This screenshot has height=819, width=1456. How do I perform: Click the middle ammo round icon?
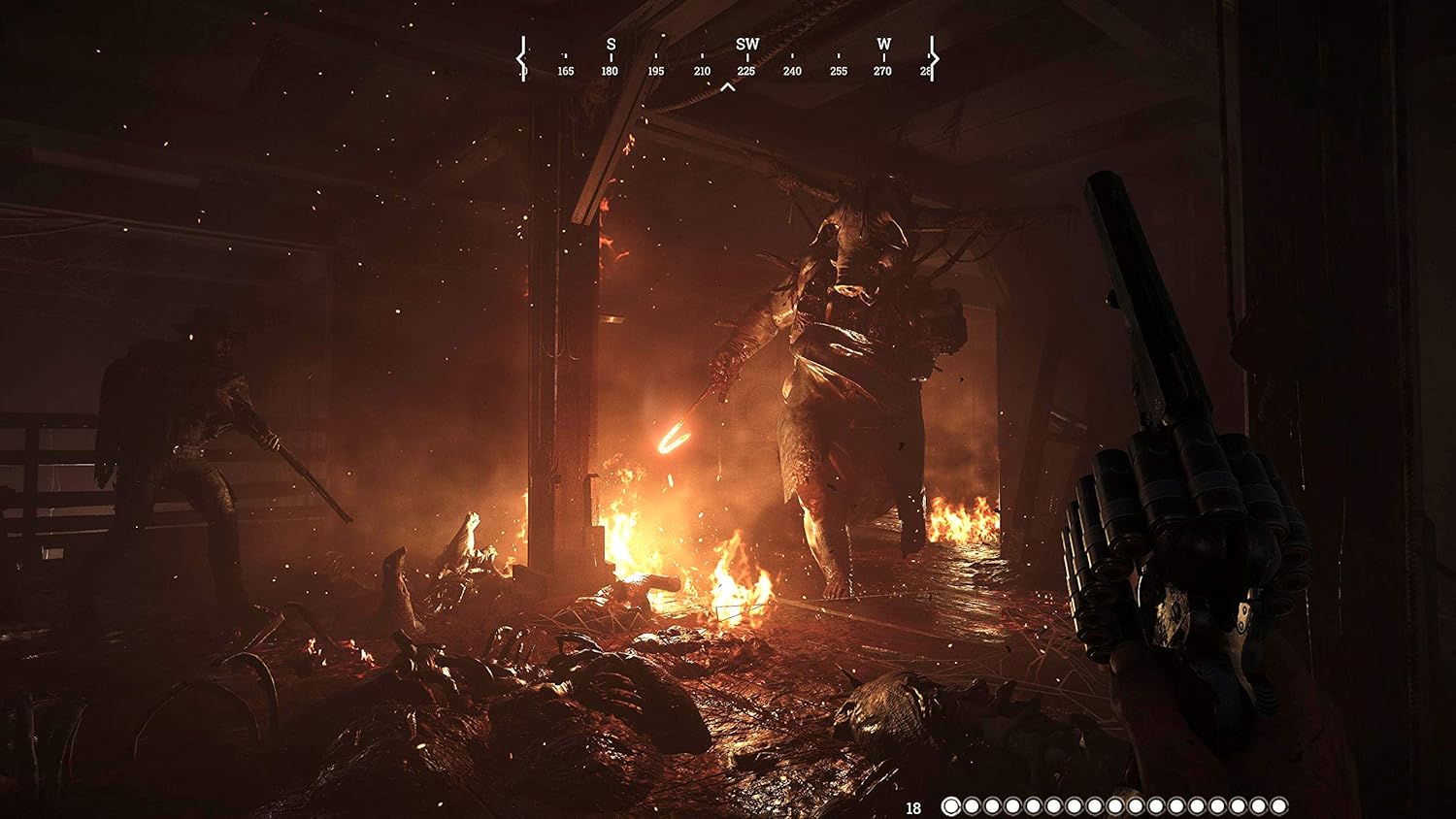click(1113, 805)
